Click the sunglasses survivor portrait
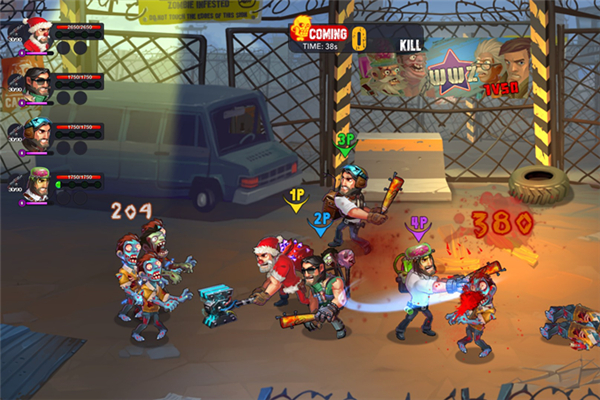Image resolution: width=600 pixels, height=400 pixels. pyautogui.click(x=38, y=84)
